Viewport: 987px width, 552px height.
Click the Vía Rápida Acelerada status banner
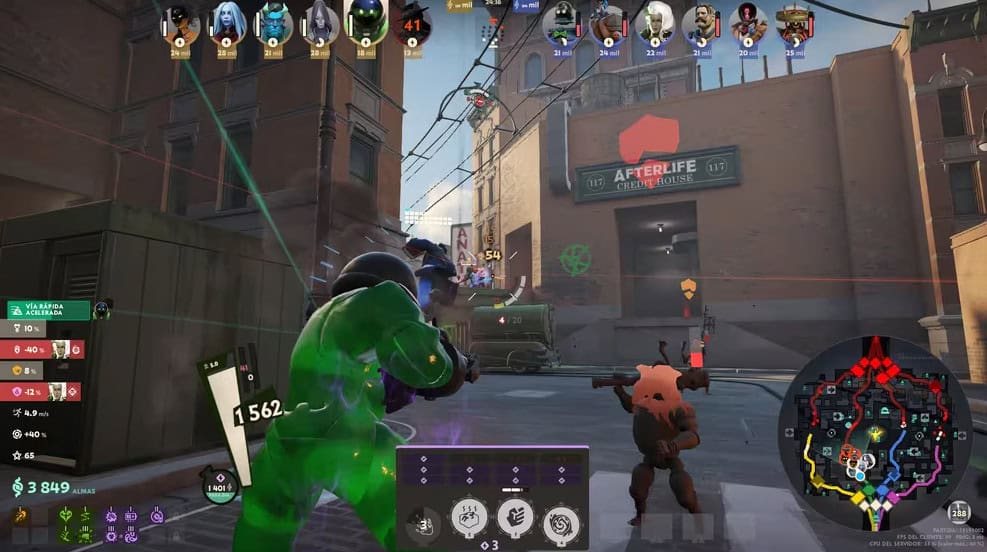[49, 310]
